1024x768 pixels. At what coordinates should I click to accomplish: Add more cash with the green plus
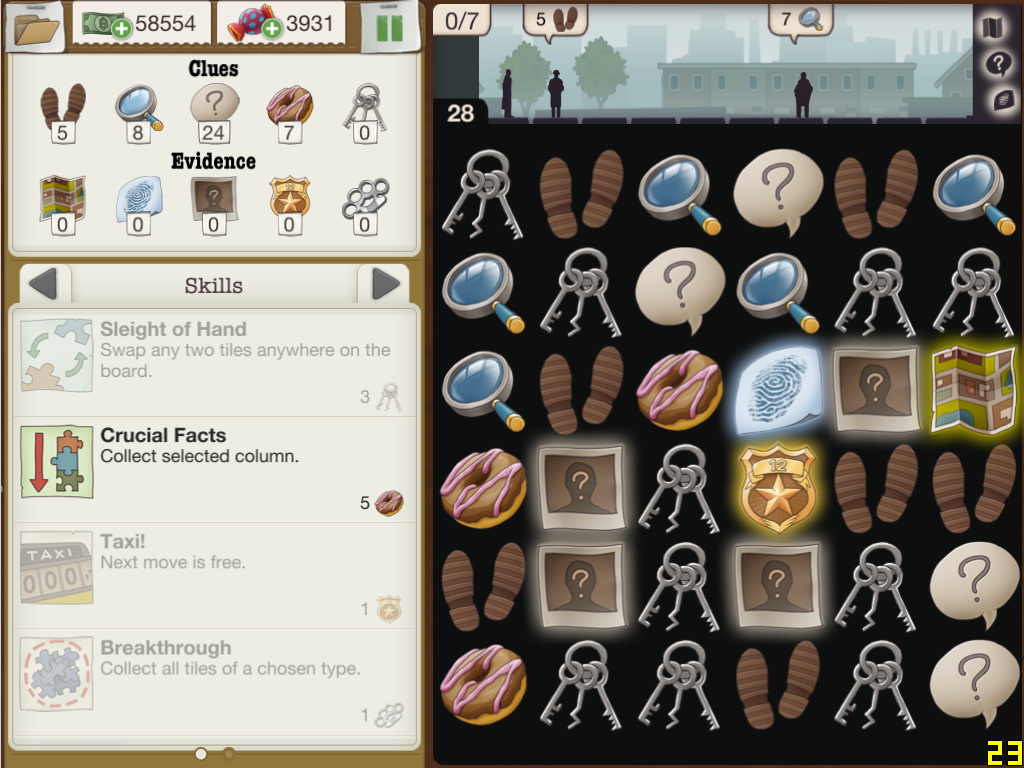tap(123, 27)
